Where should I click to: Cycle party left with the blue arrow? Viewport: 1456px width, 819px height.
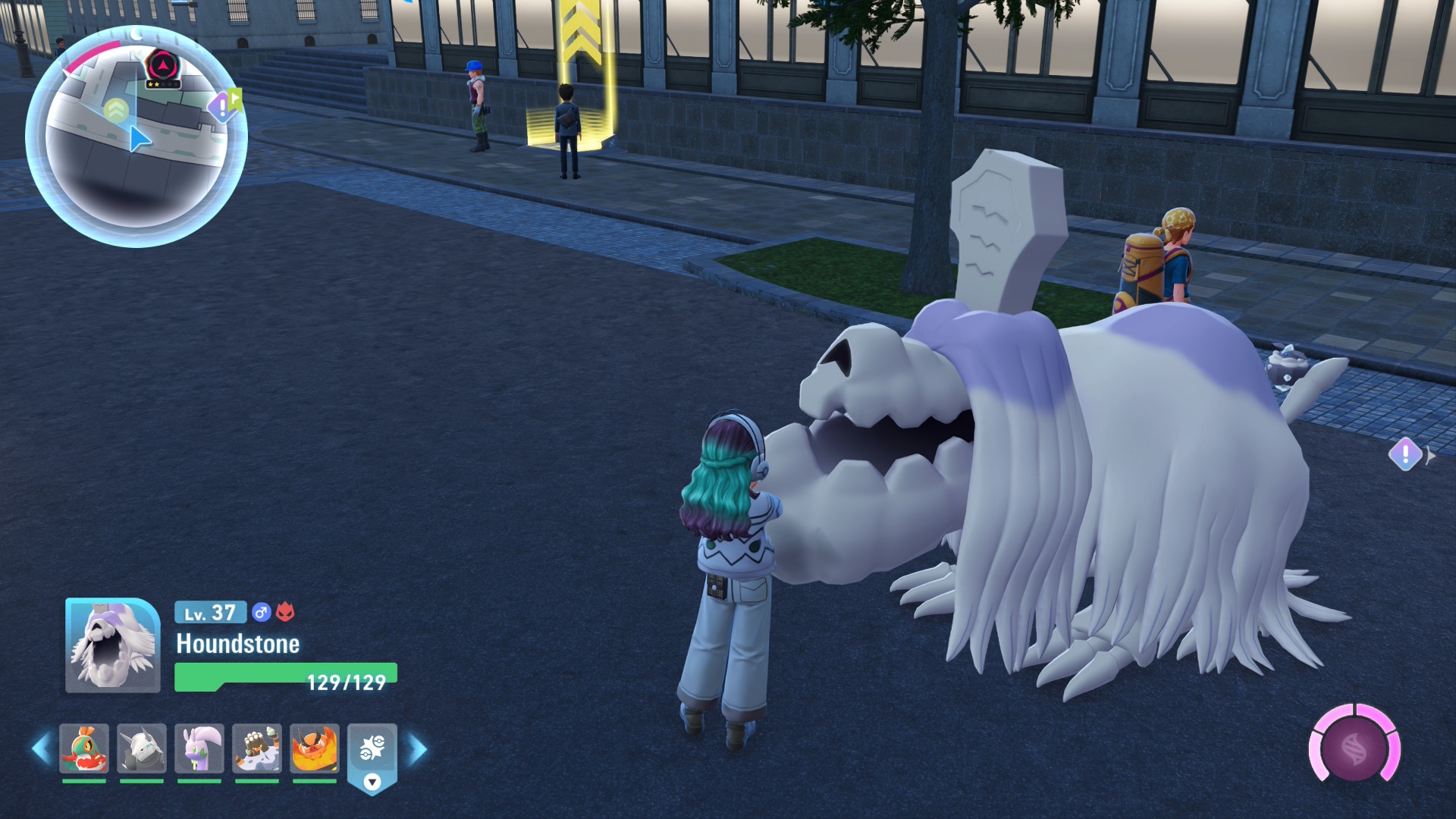(41, 749)
